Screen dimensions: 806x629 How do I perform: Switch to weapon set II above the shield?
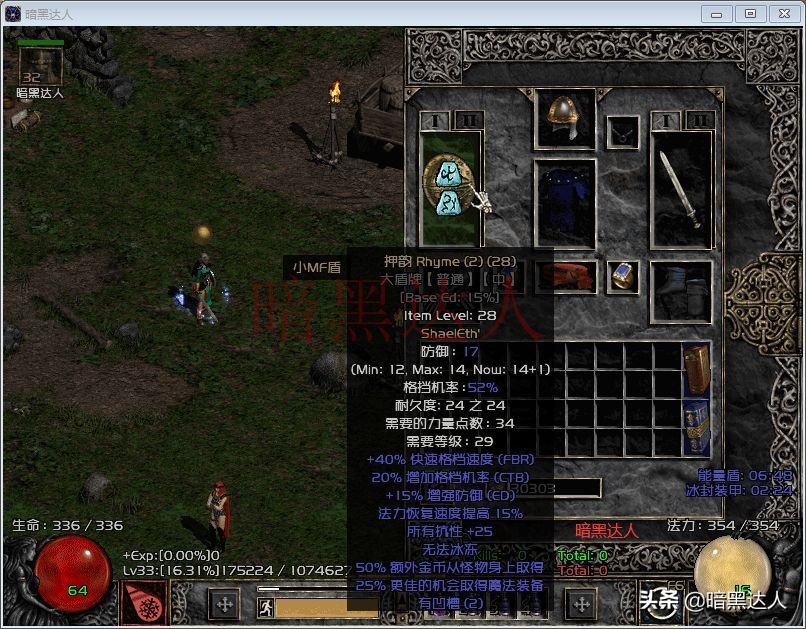tap(468, 121)
